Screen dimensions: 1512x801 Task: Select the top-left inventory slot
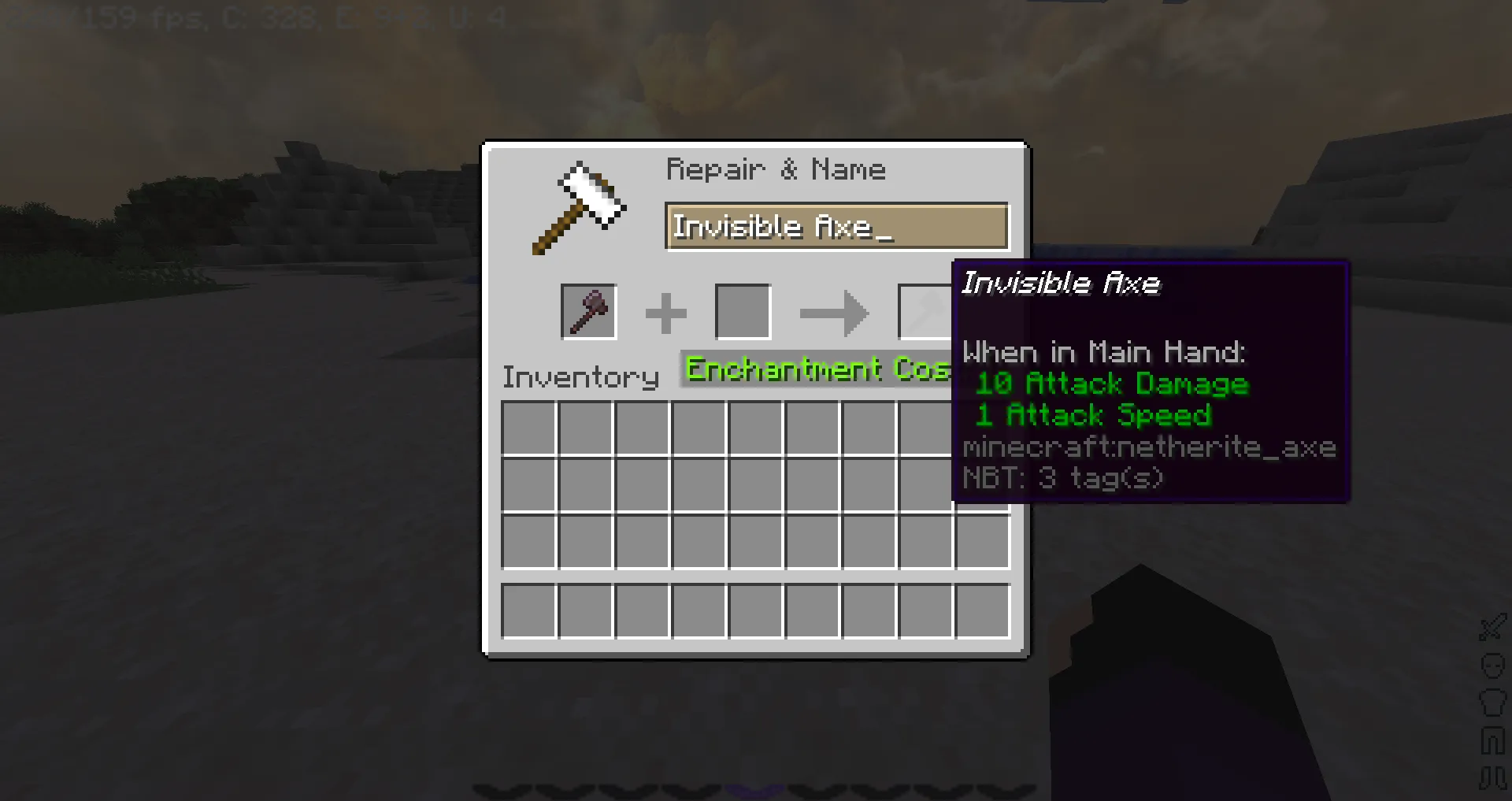coord(528,426)
